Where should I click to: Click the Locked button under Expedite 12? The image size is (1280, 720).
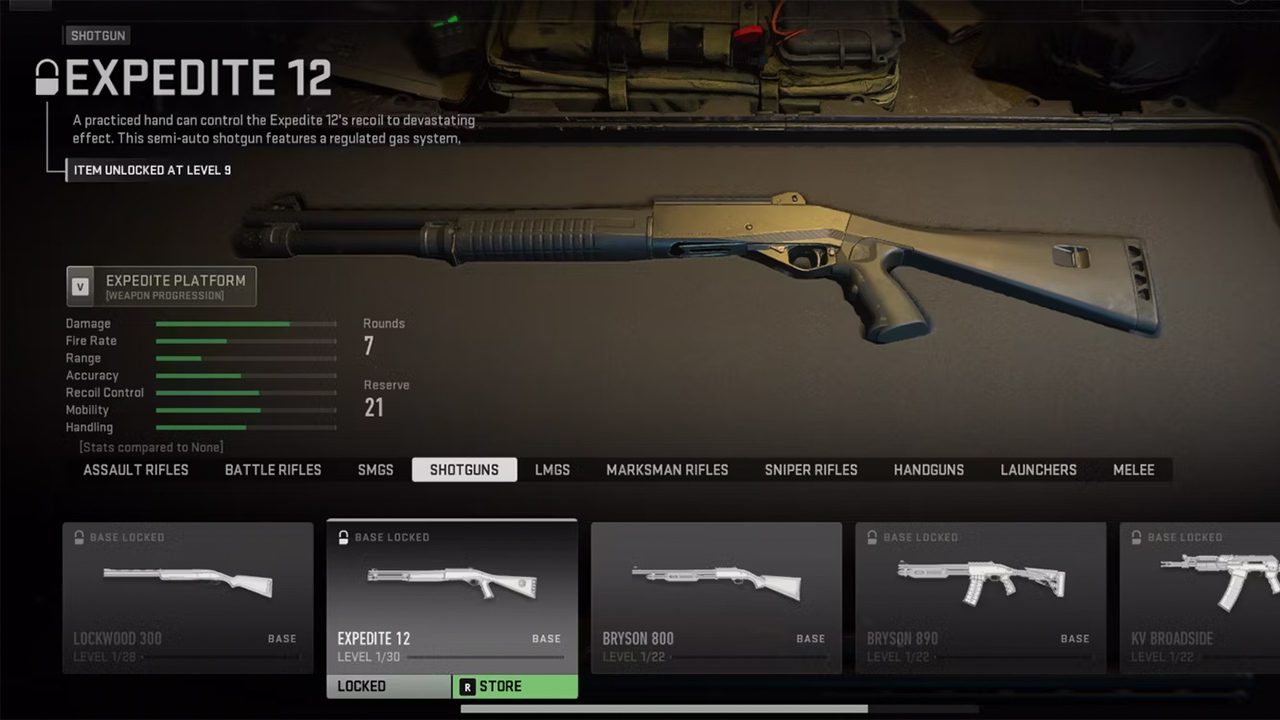click(389, 687)
